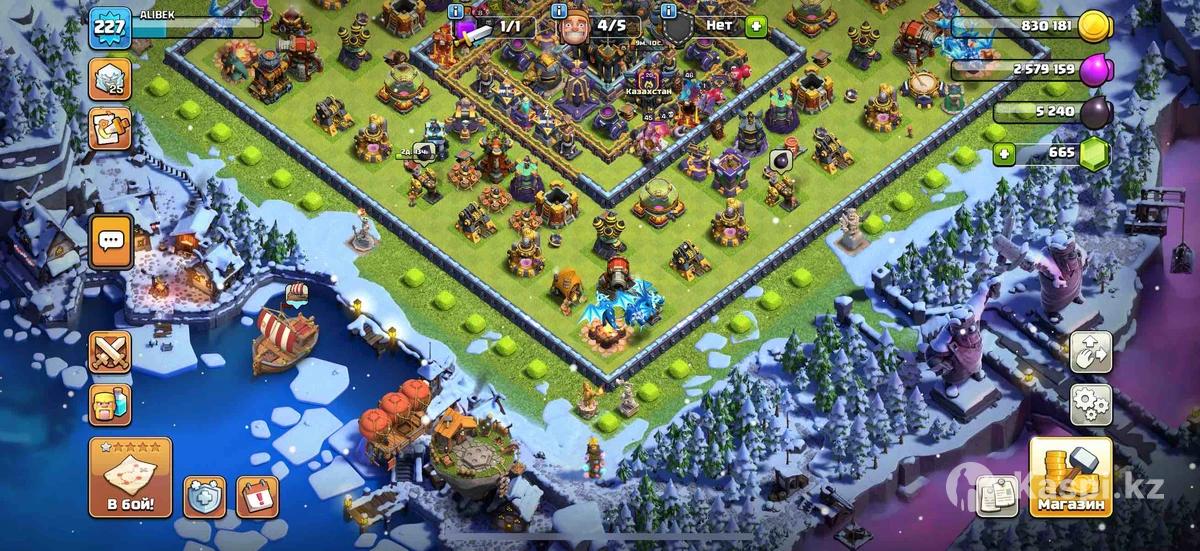Open the barbarian army overview button
The height and width of the screenshot is (551, 1200).
(110, 405)
